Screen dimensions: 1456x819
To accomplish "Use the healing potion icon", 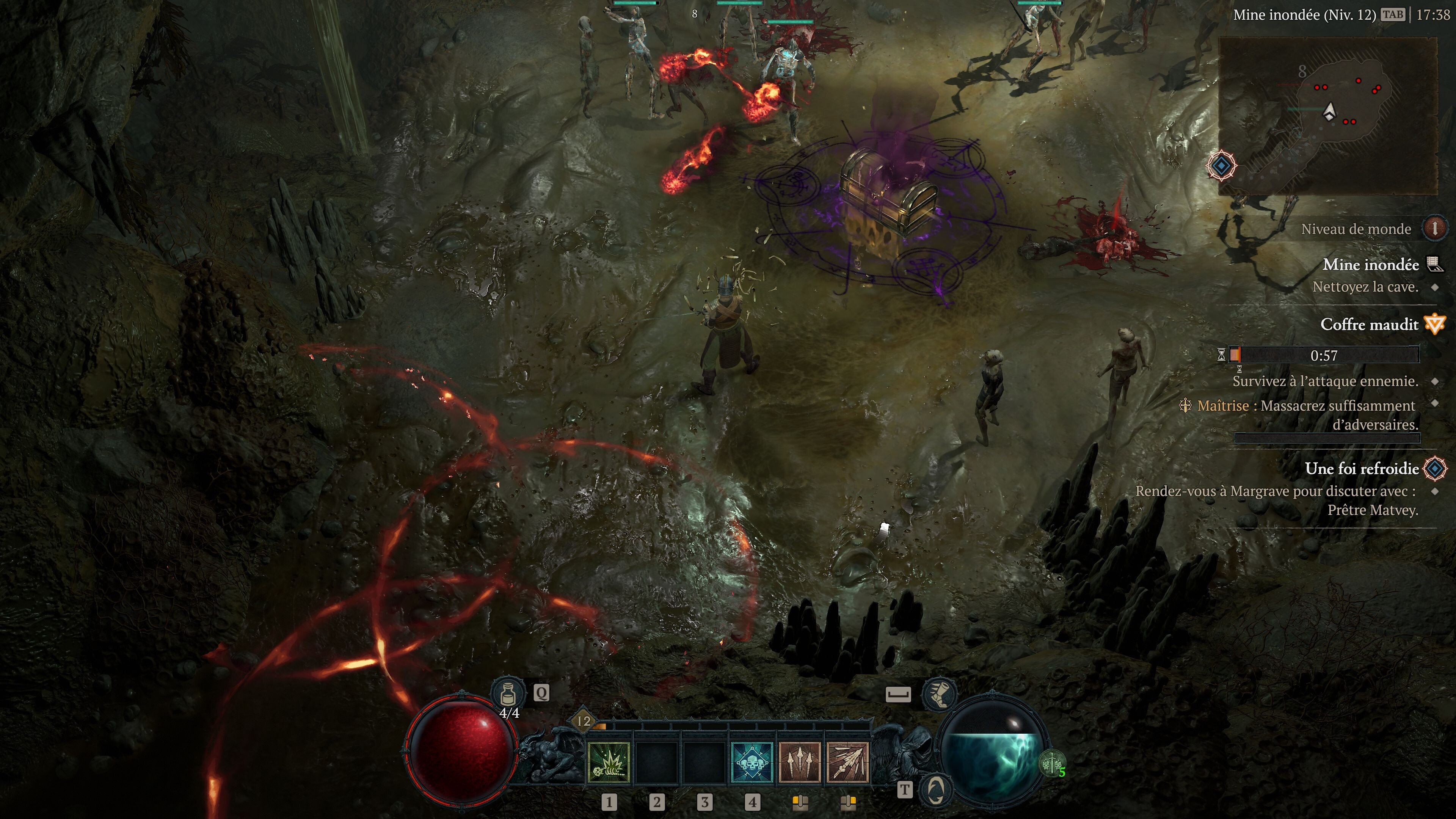I will [508, 693].
